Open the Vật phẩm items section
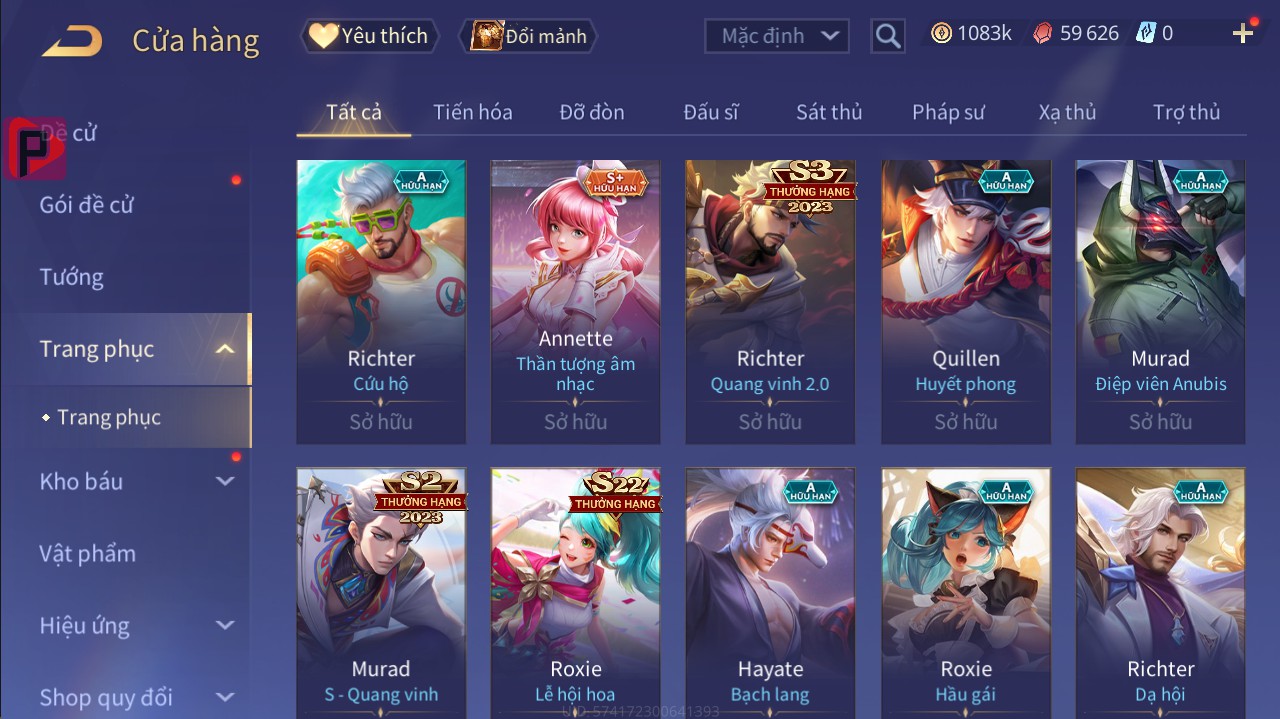The width and height of the screenshot is (1280, 719). tap(88, 553)
